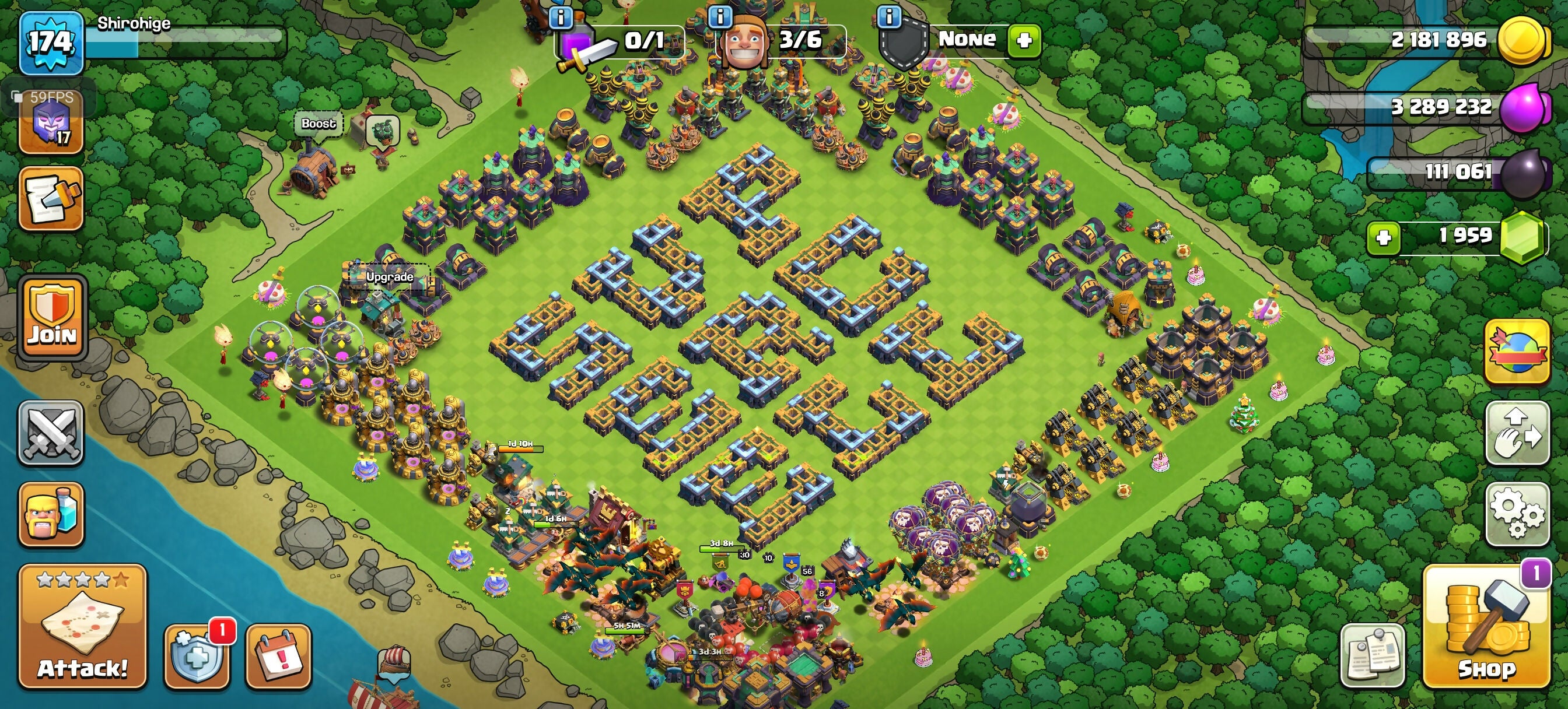Add gems with the green plus
Viewport: 1568px width, 709px height.
(1383, 237)
